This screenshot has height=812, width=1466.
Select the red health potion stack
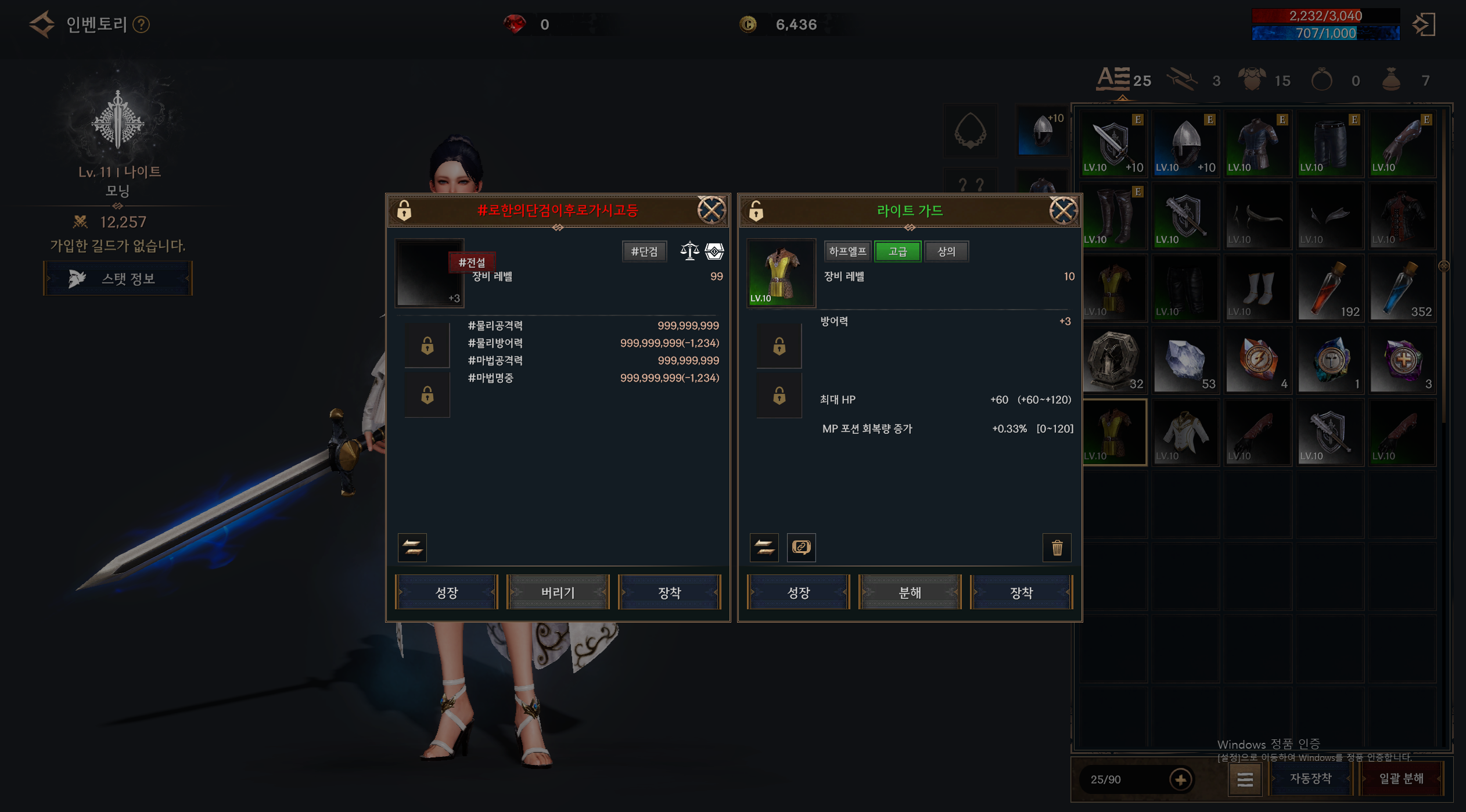click(x=1330, y=289)
